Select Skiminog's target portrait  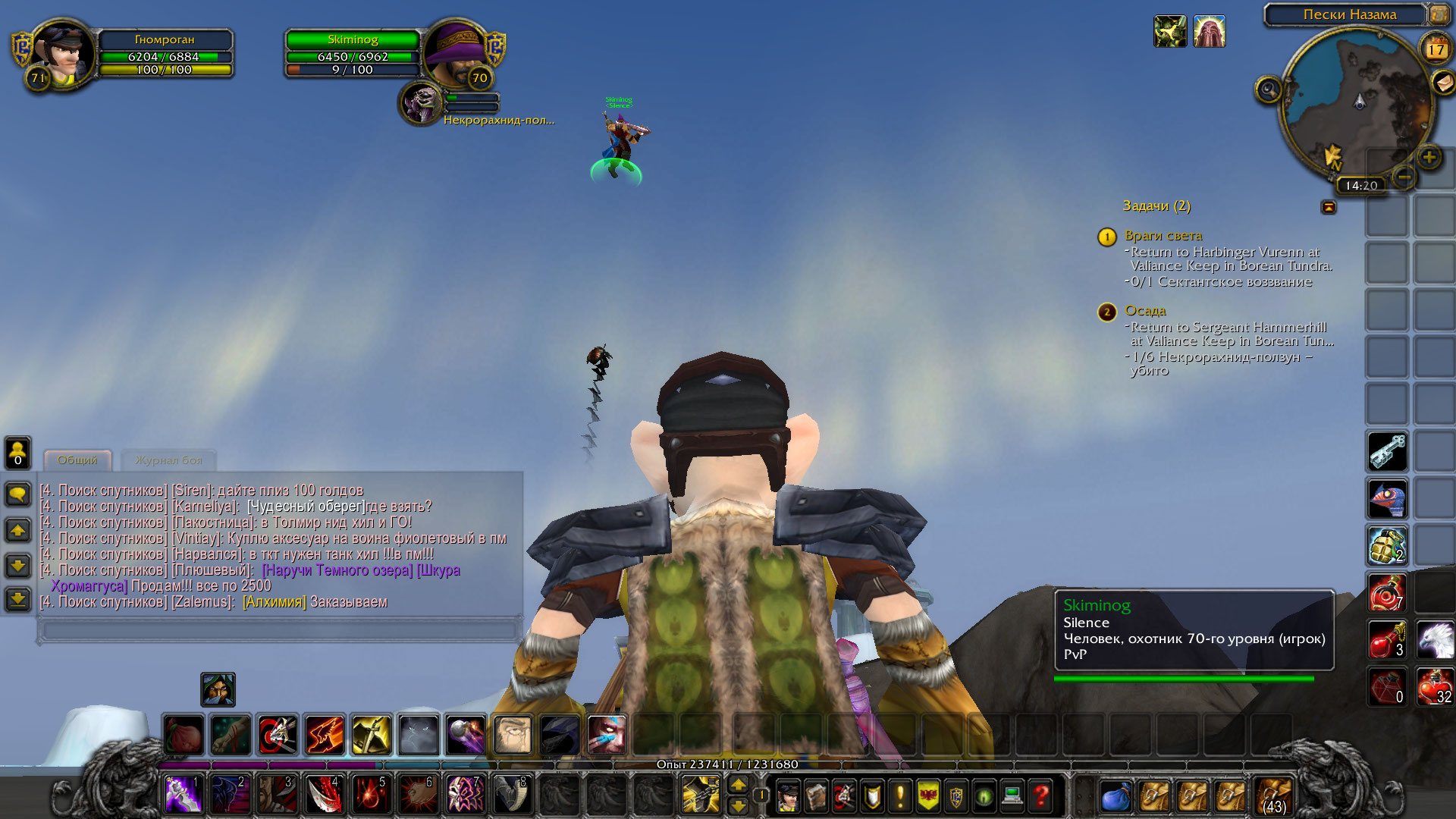click(421, 103)
